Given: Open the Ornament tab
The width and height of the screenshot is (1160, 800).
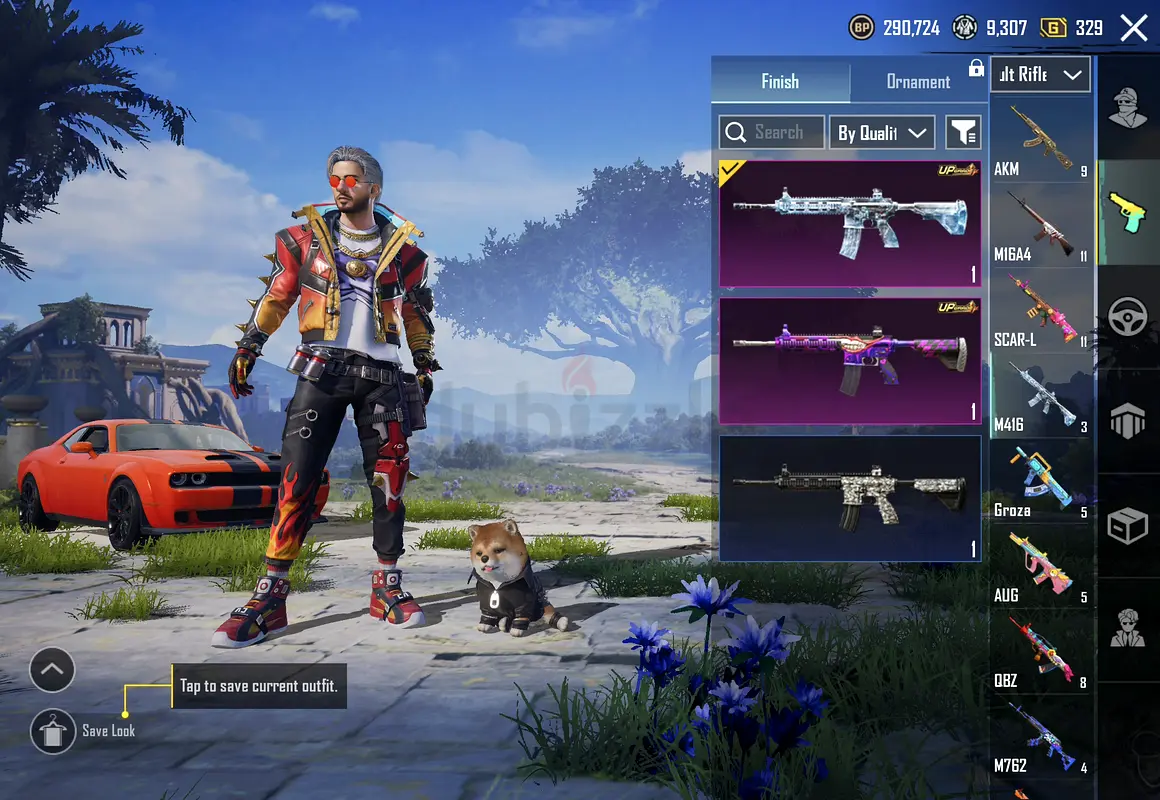Looking at the screenshot, I should pos(918,82).
